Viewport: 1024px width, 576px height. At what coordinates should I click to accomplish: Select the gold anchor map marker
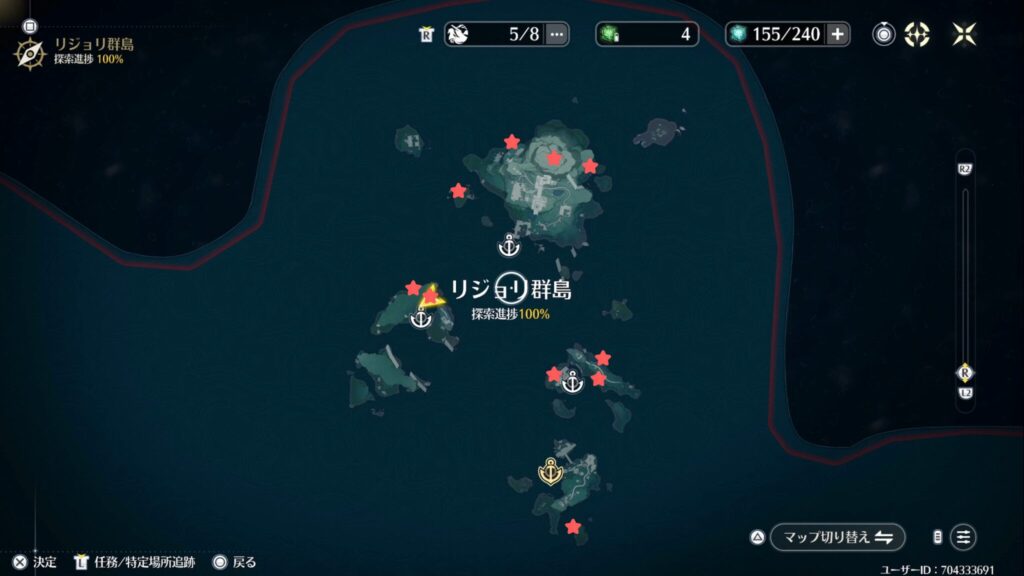(549, 470)
